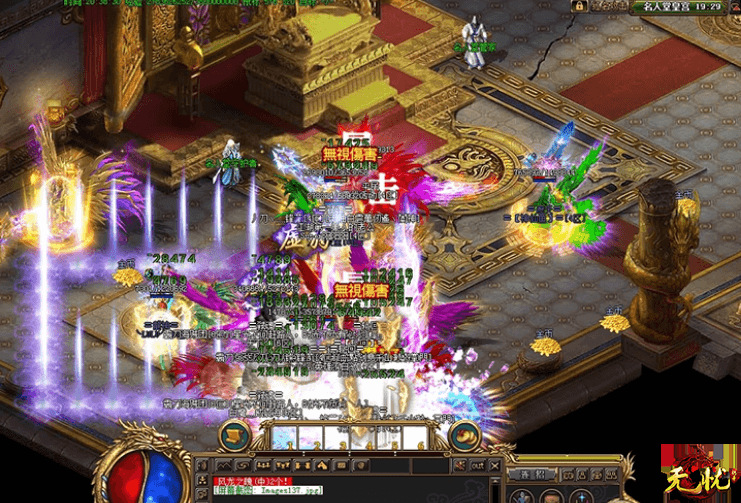Click the mountain-shaped chat toolbar icon
Viewport: 741px width, 503px height.
click(x=225, y=465)
